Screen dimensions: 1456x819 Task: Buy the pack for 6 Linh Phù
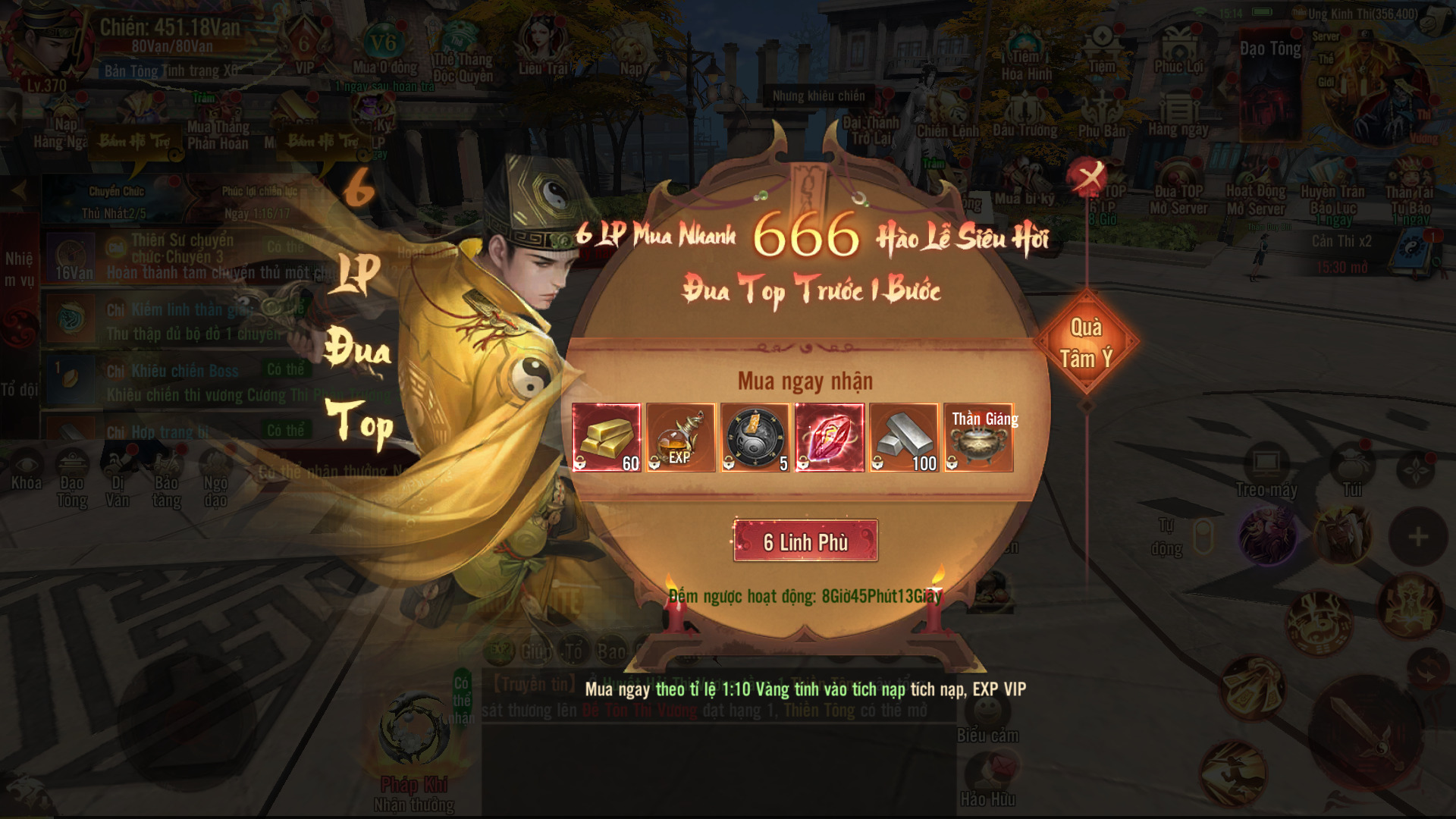click(x=805, y=541)
